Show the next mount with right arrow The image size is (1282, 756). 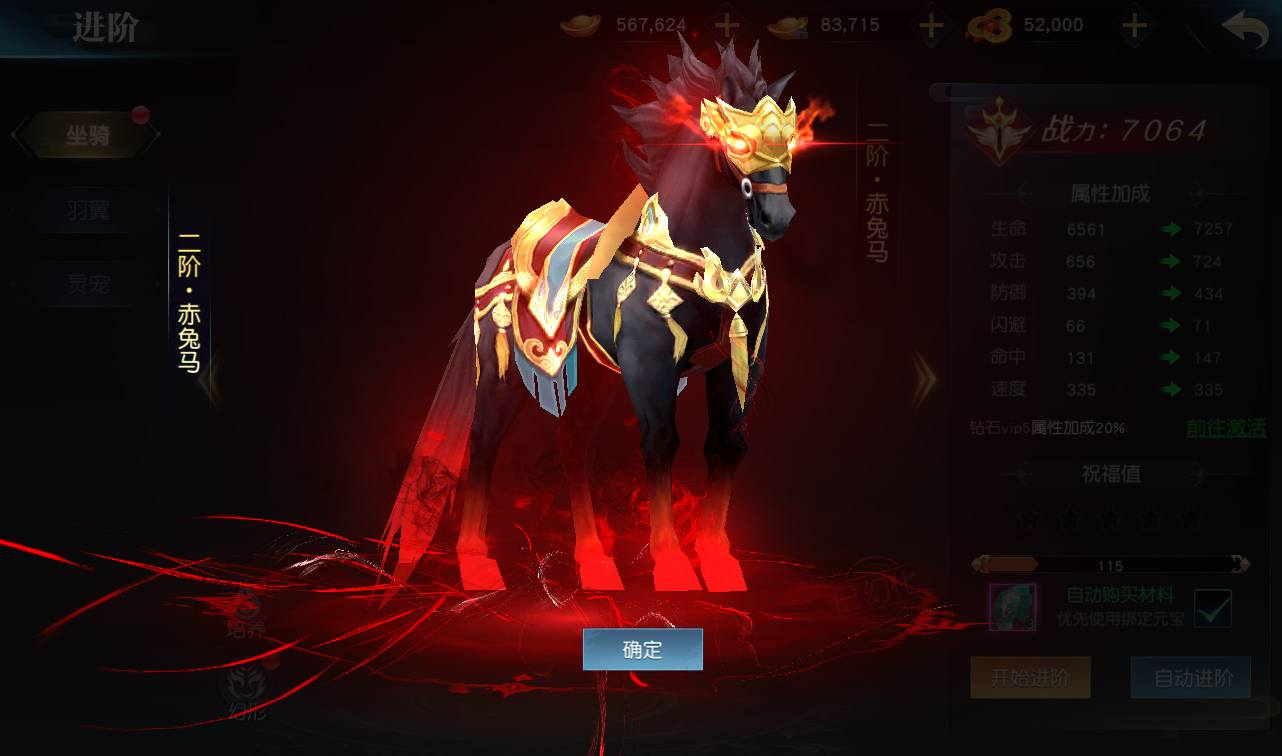[924, 377]
